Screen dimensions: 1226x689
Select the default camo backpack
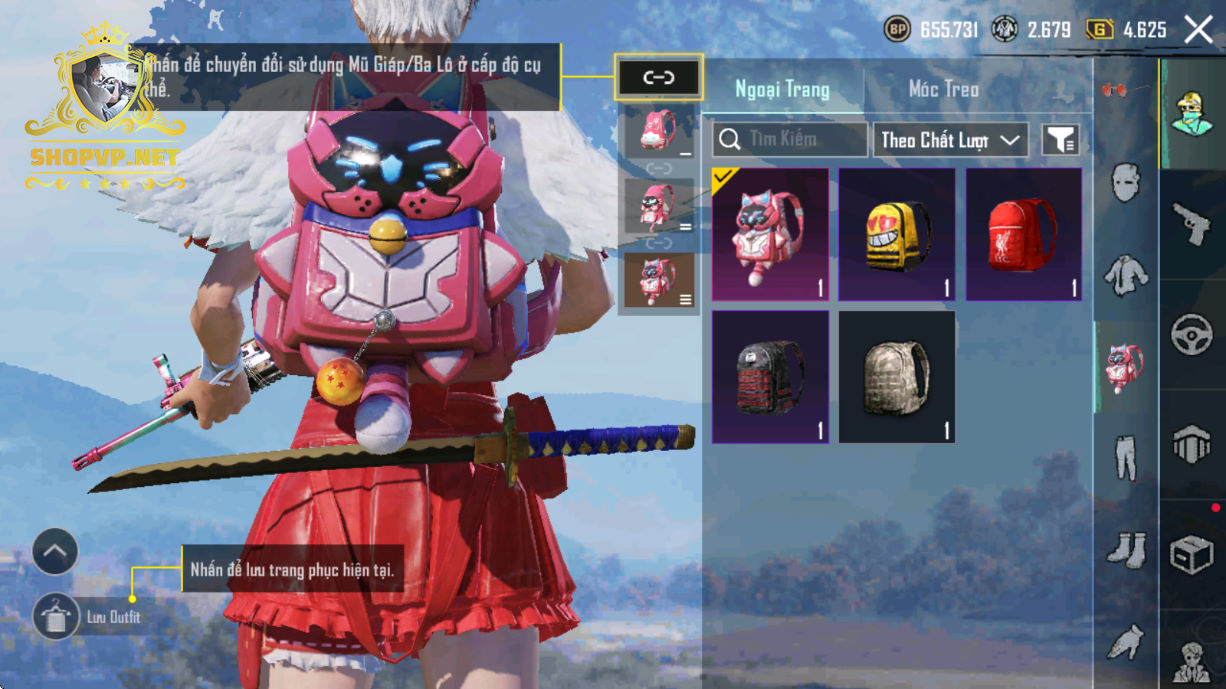coord(897,376)
